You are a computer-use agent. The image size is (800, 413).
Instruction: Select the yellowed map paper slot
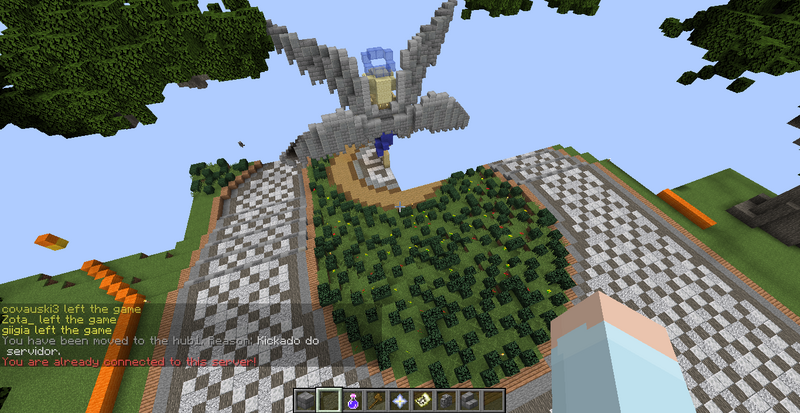point(423,401)
